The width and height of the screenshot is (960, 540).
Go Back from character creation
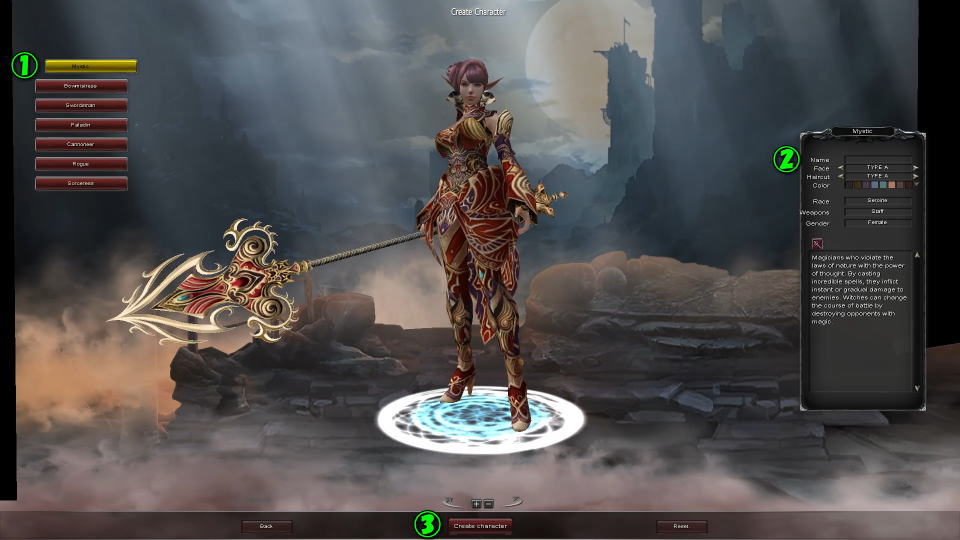pos(266,526)
